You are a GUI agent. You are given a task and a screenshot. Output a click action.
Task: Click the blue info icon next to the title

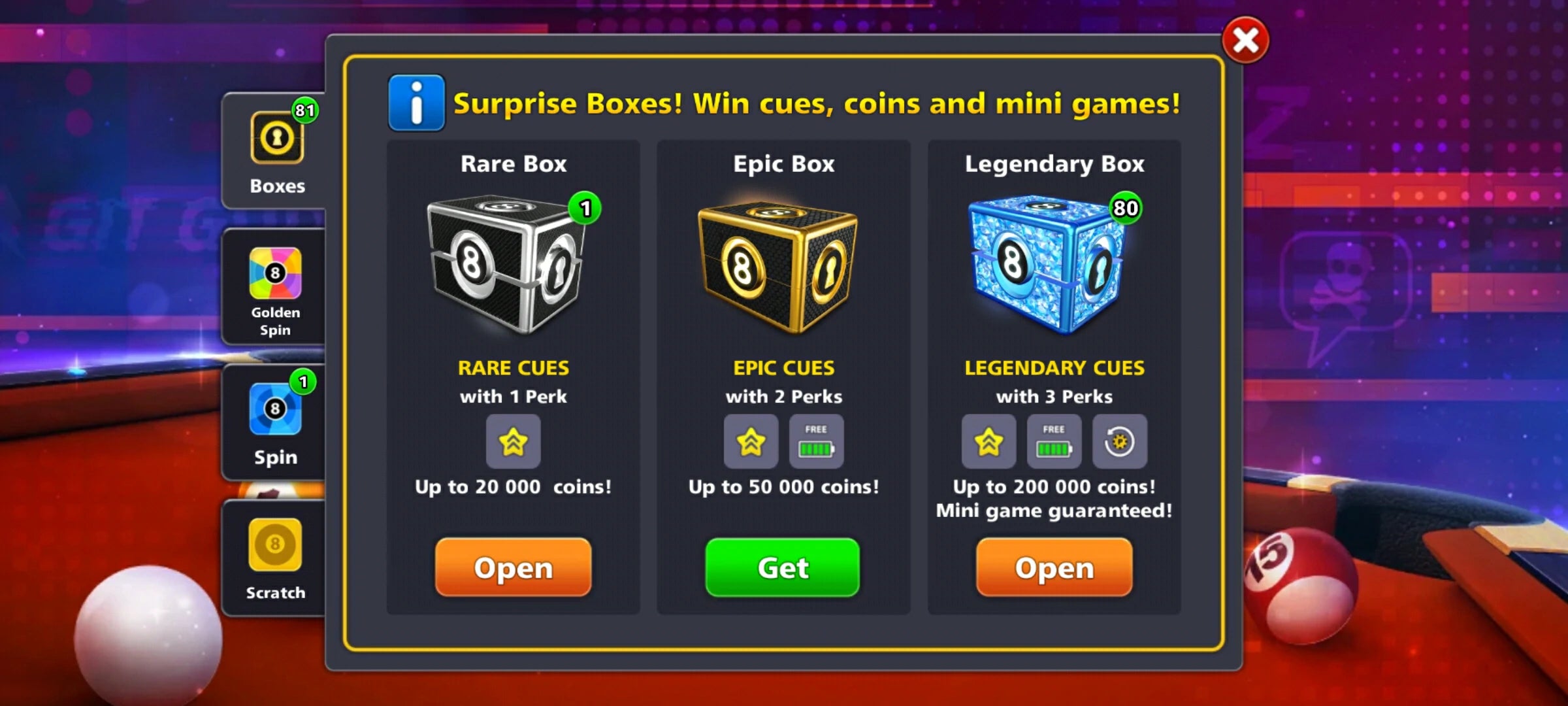pyautogui.click(x=416, y=103)
